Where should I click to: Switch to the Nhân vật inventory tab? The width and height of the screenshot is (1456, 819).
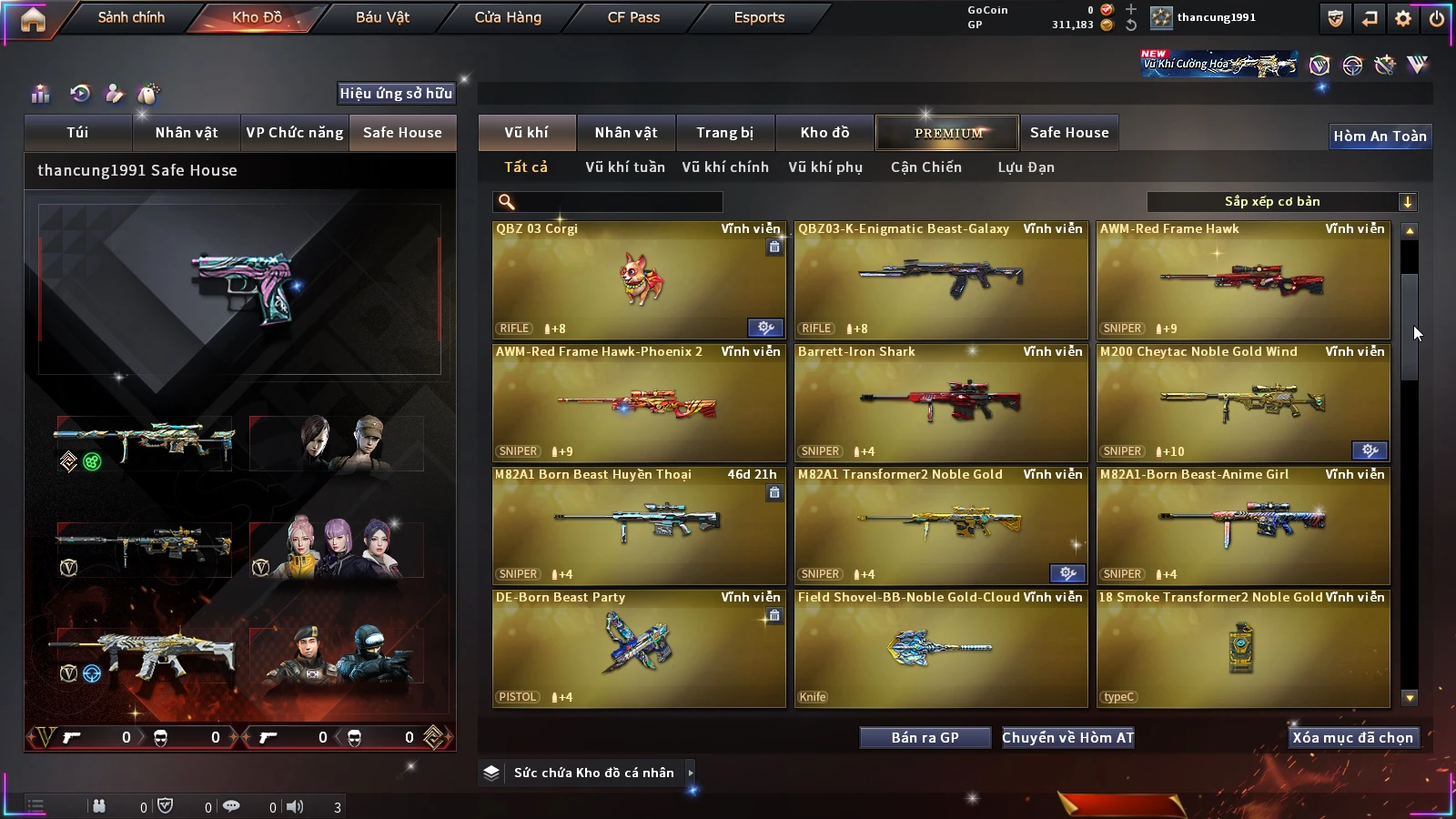(x=626, y=133)
